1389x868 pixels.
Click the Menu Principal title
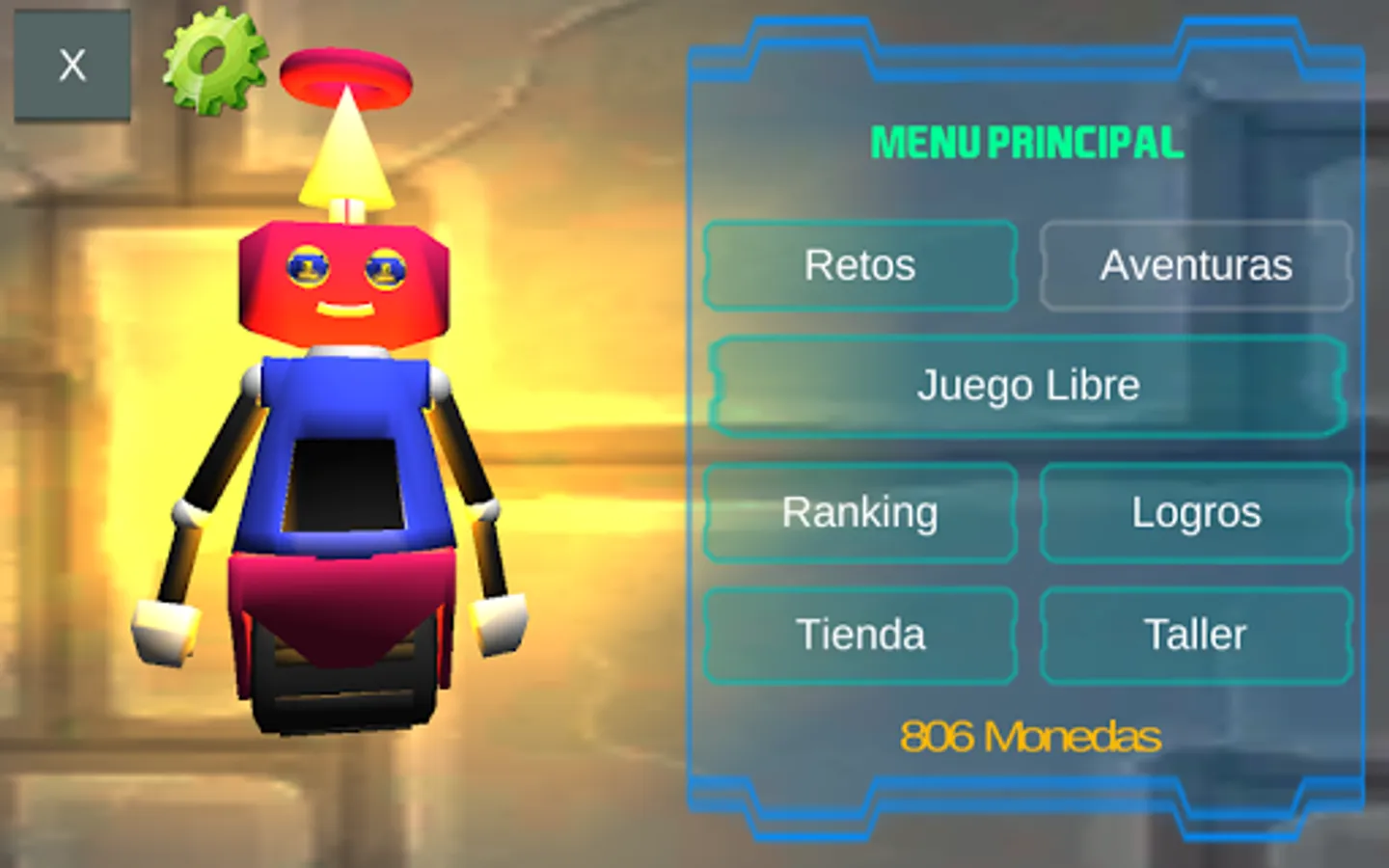(1026, 143)
